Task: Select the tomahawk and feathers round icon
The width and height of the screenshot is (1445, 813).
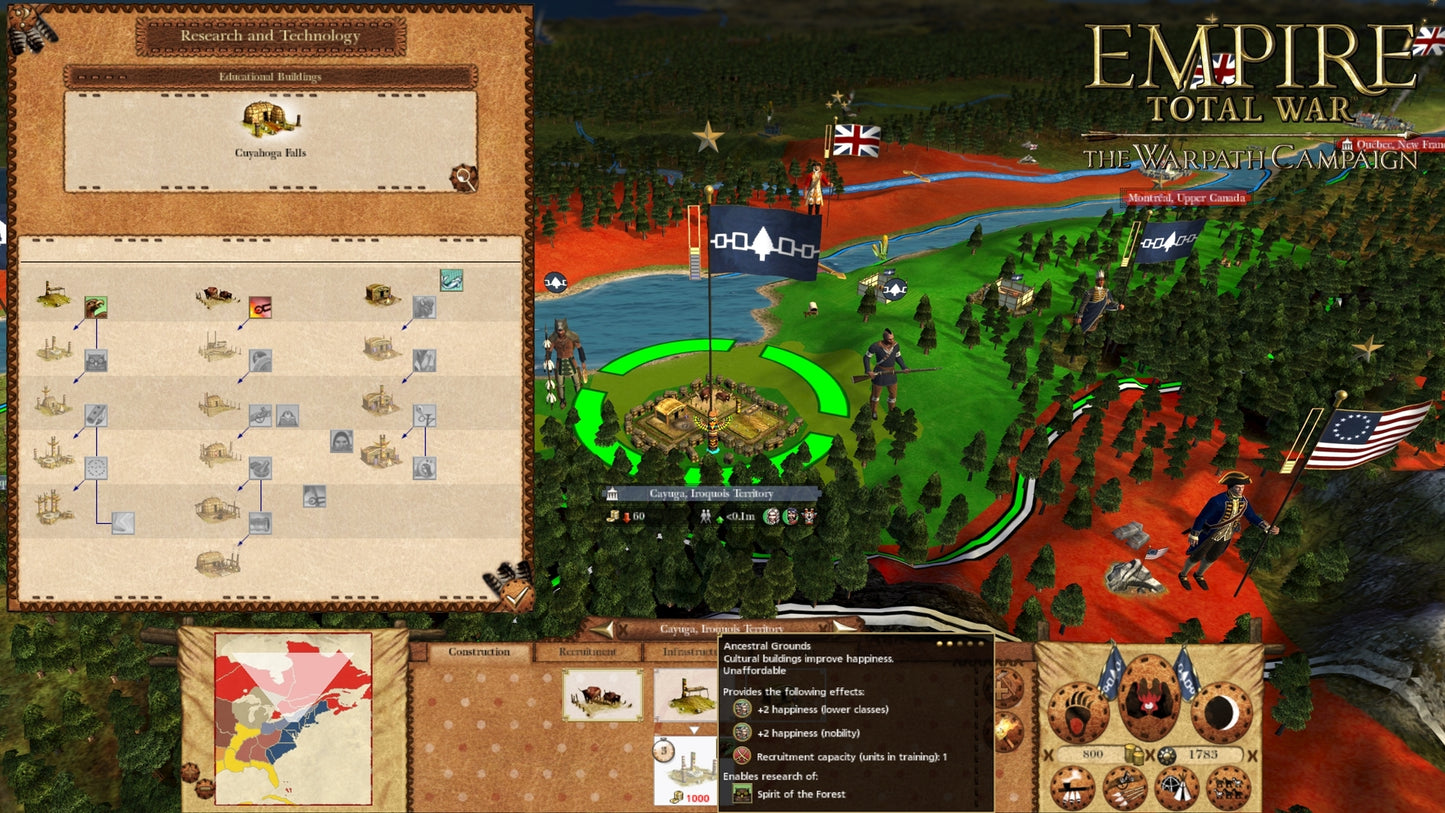Action: (1072, 788)
